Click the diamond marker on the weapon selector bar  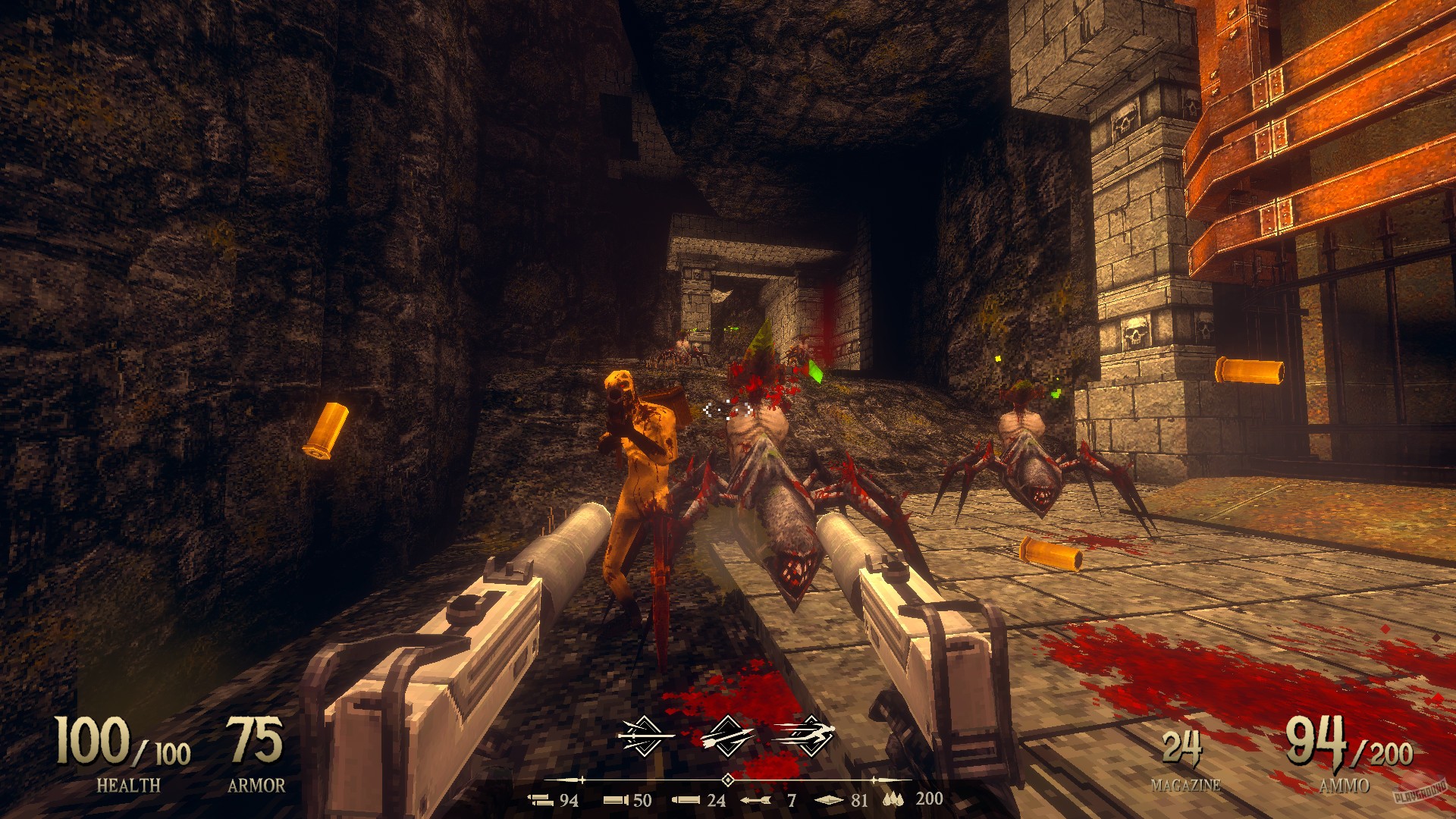726,779
